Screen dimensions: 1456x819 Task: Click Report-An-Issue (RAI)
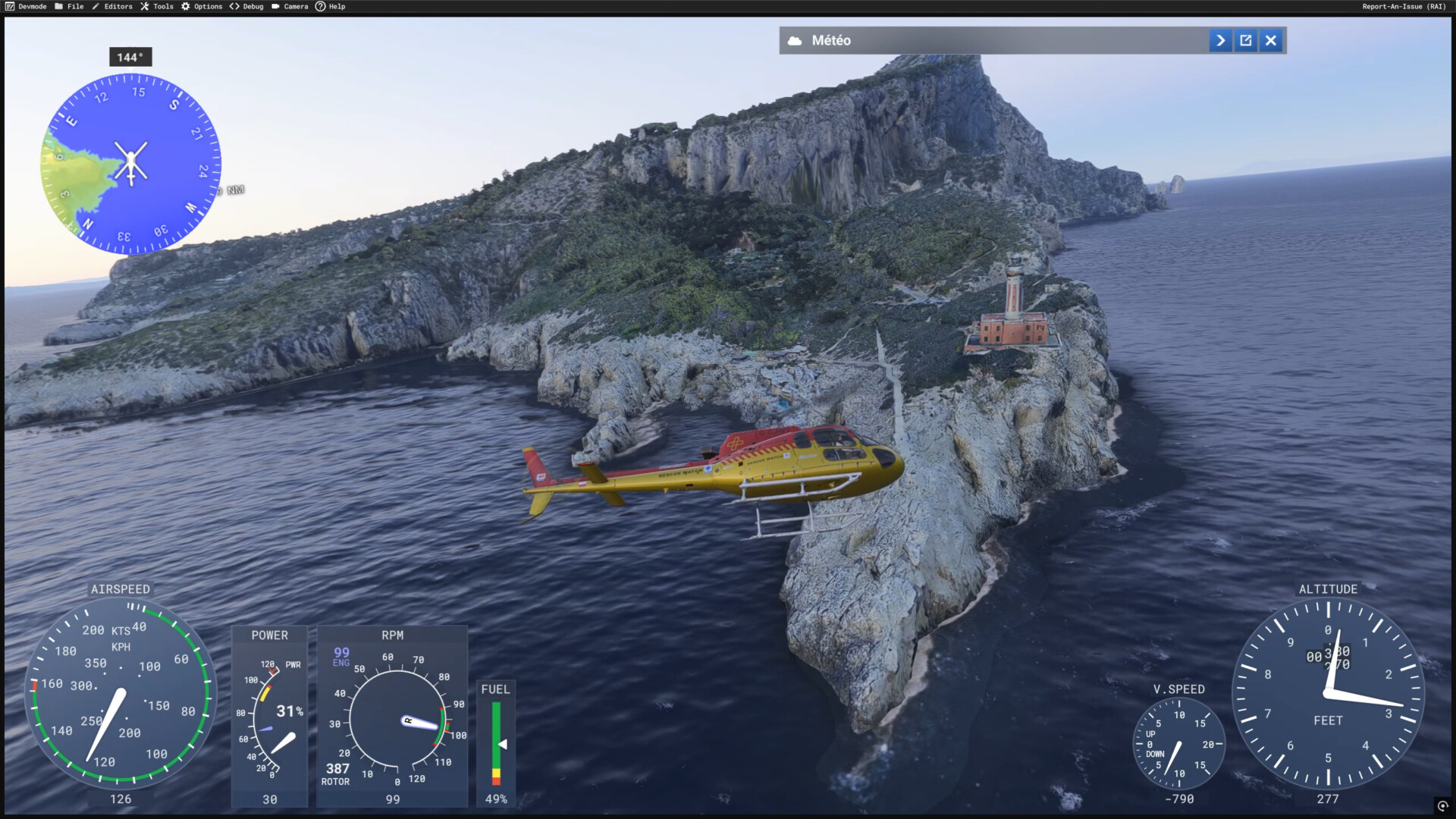(x=1404, y=7)
